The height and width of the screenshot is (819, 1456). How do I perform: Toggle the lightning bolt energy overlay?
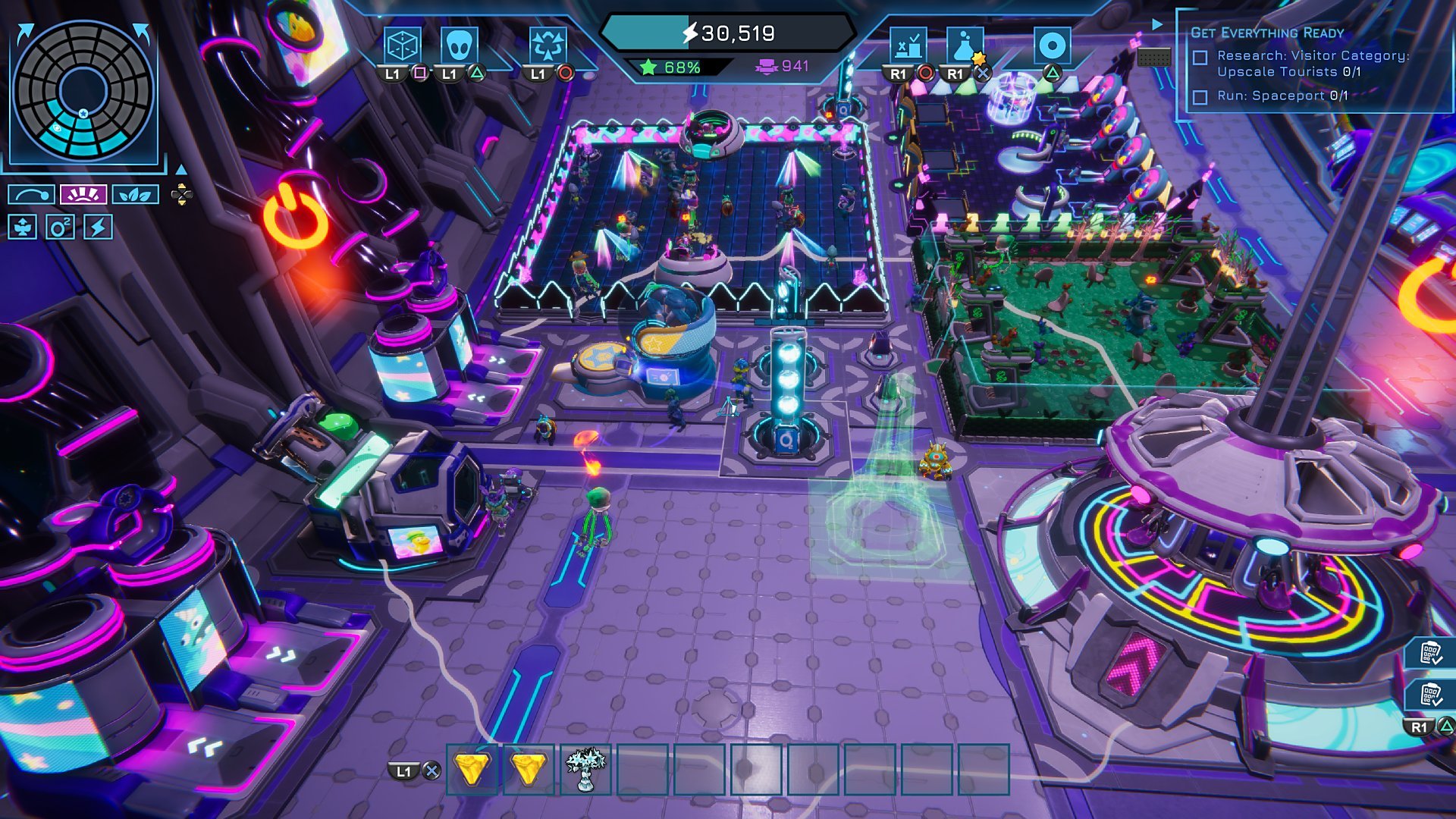click(98, 227)
